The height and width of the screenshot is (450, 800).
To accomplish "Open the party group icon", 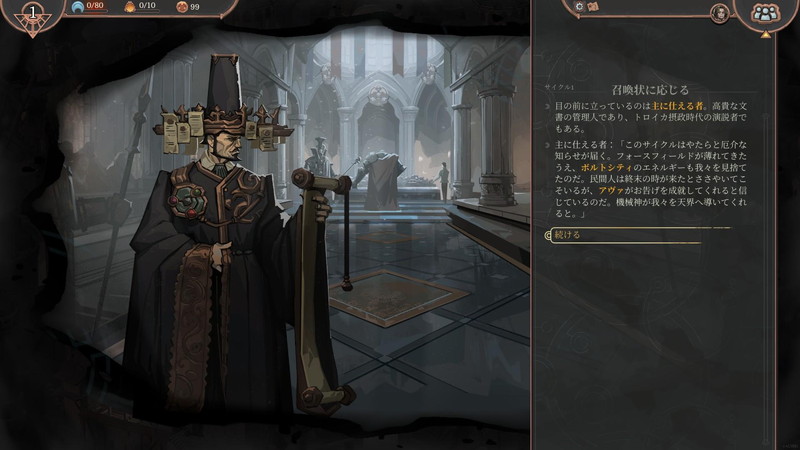I will coord(765,13).
